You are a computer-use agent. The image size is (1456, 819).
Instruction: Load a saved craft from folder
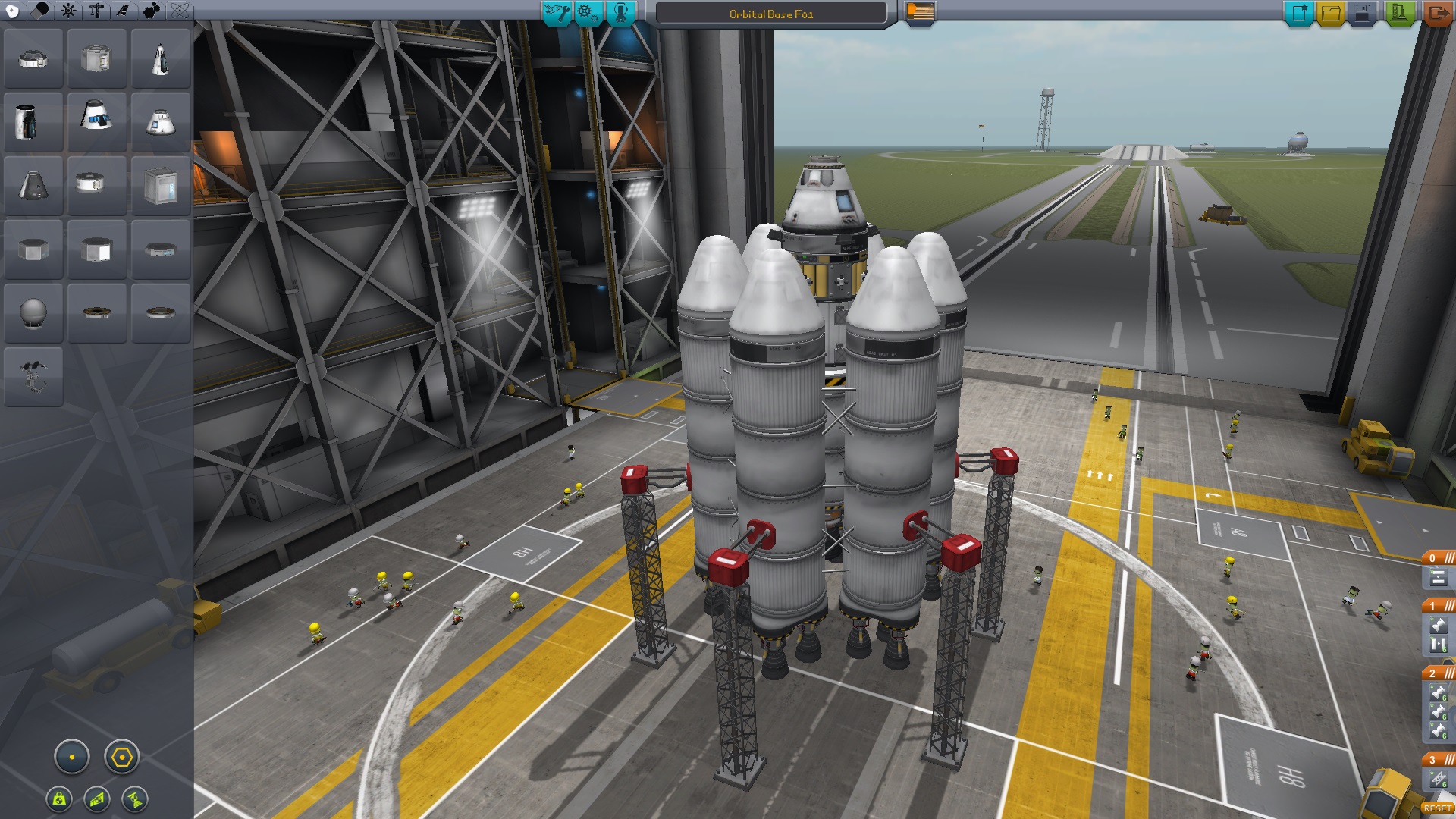coord(1330,13)
